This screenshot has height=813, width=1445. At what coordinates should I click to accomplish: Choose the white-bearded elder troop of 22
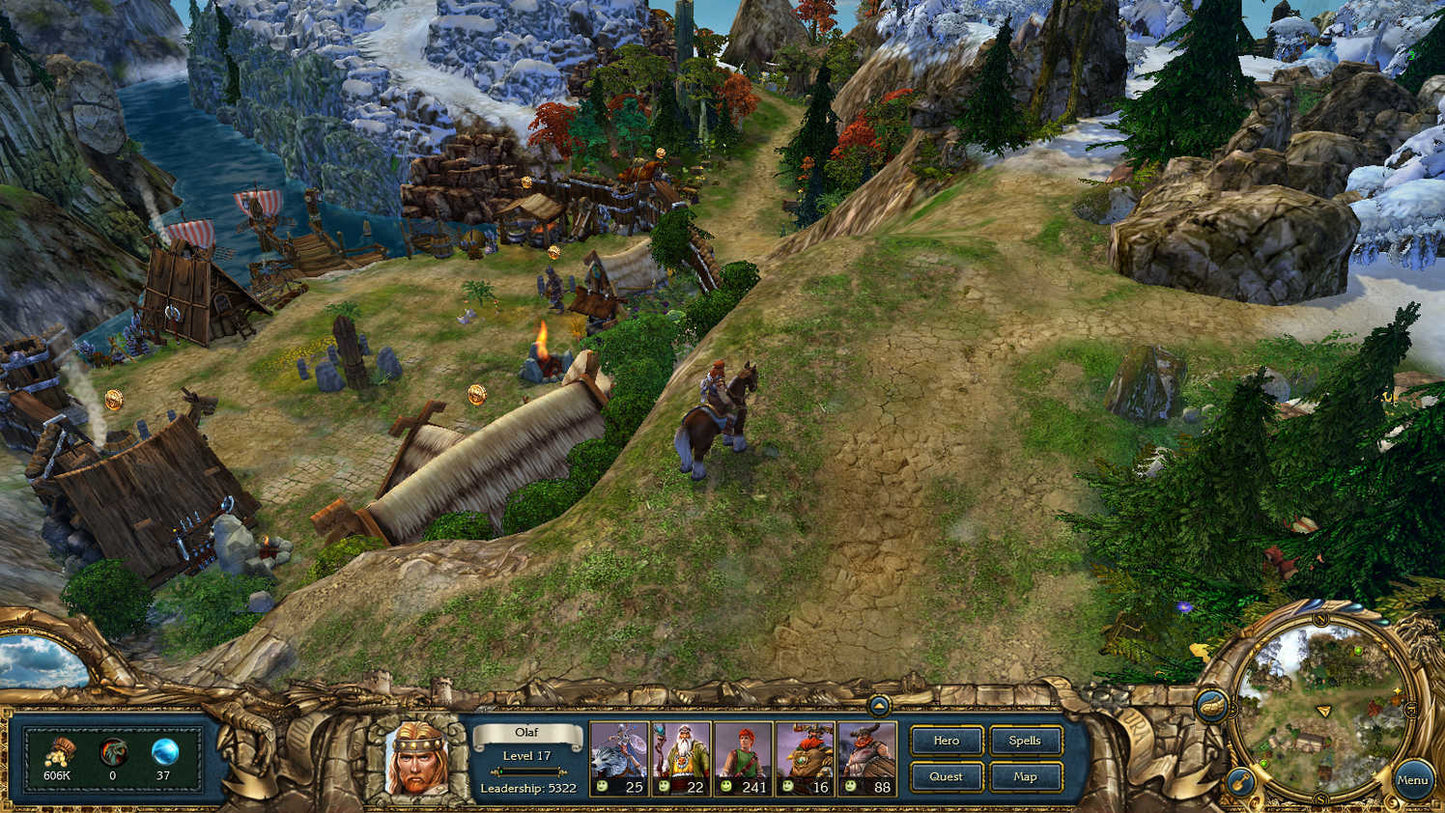click(x=682, y=751)
